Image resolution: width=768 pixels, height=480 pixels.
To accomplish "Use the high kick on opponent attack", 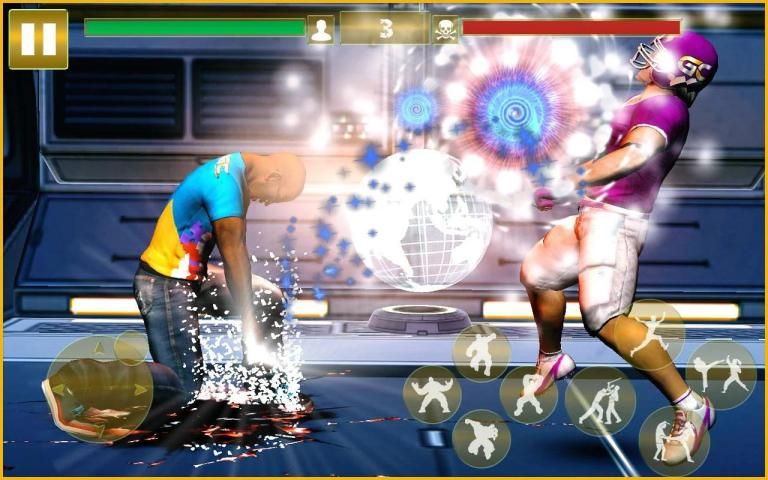I will click(x=720, y=373).
